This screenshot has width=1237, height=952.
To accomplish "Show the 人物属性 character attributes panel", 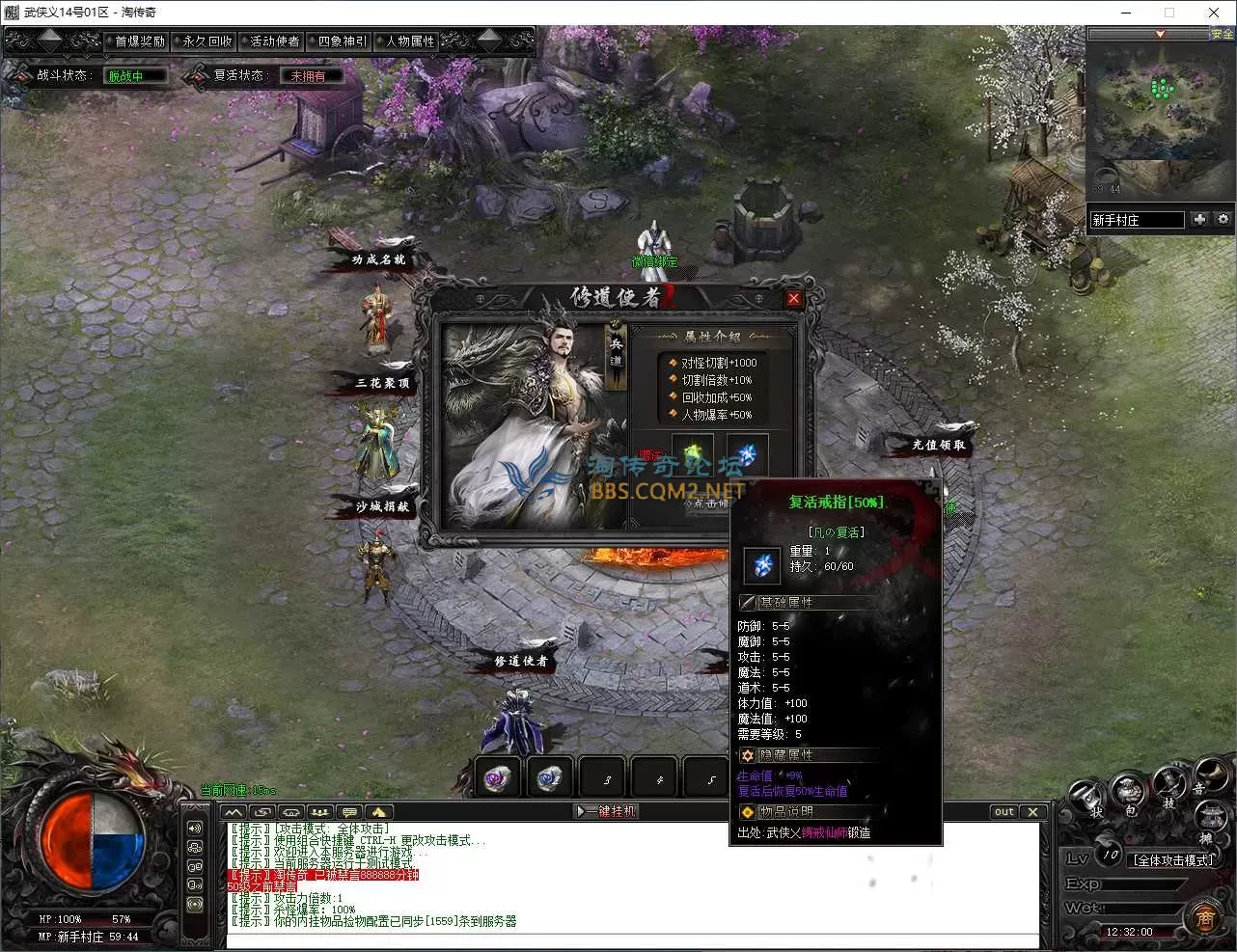I will pos(410,41).
